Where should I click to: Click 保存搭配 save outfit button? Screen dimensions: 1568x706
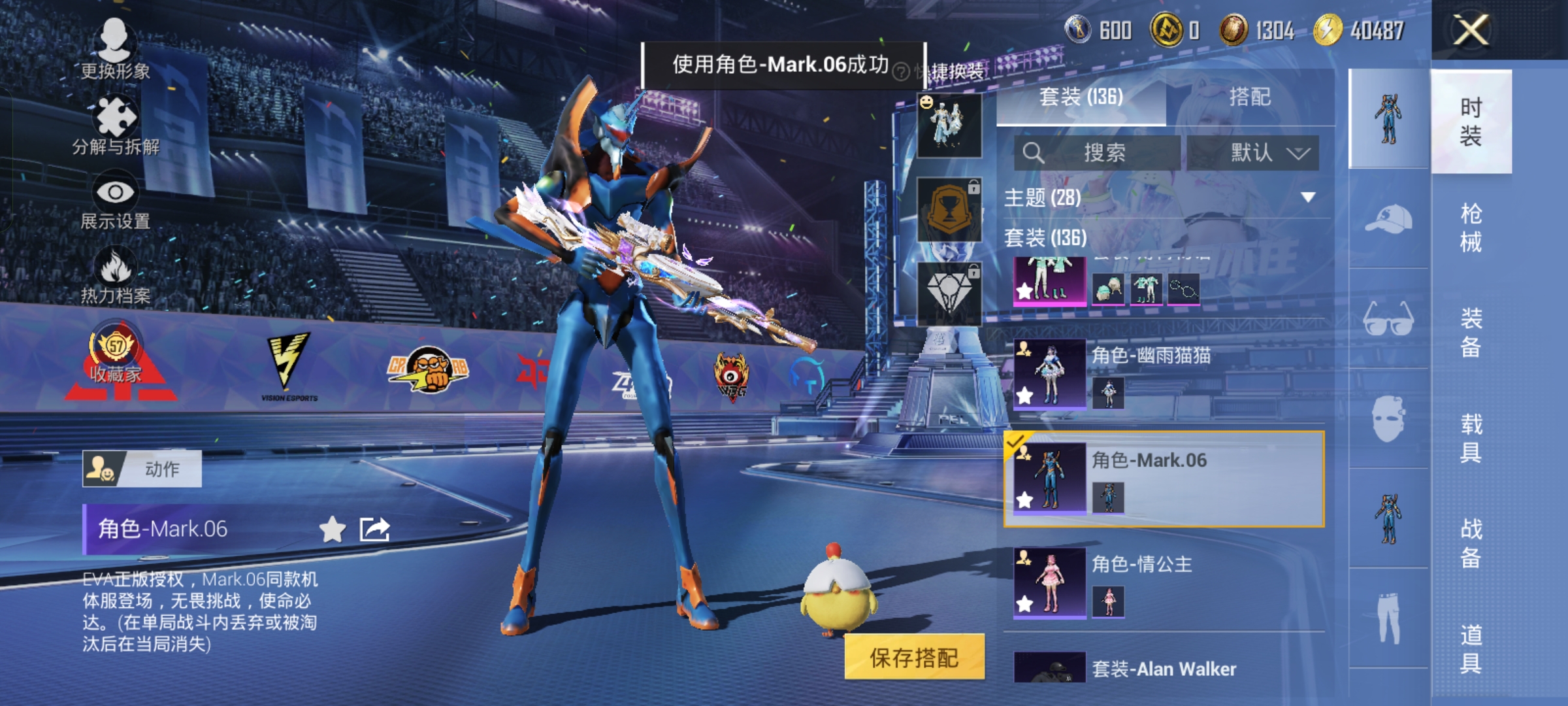click(914, 658)
